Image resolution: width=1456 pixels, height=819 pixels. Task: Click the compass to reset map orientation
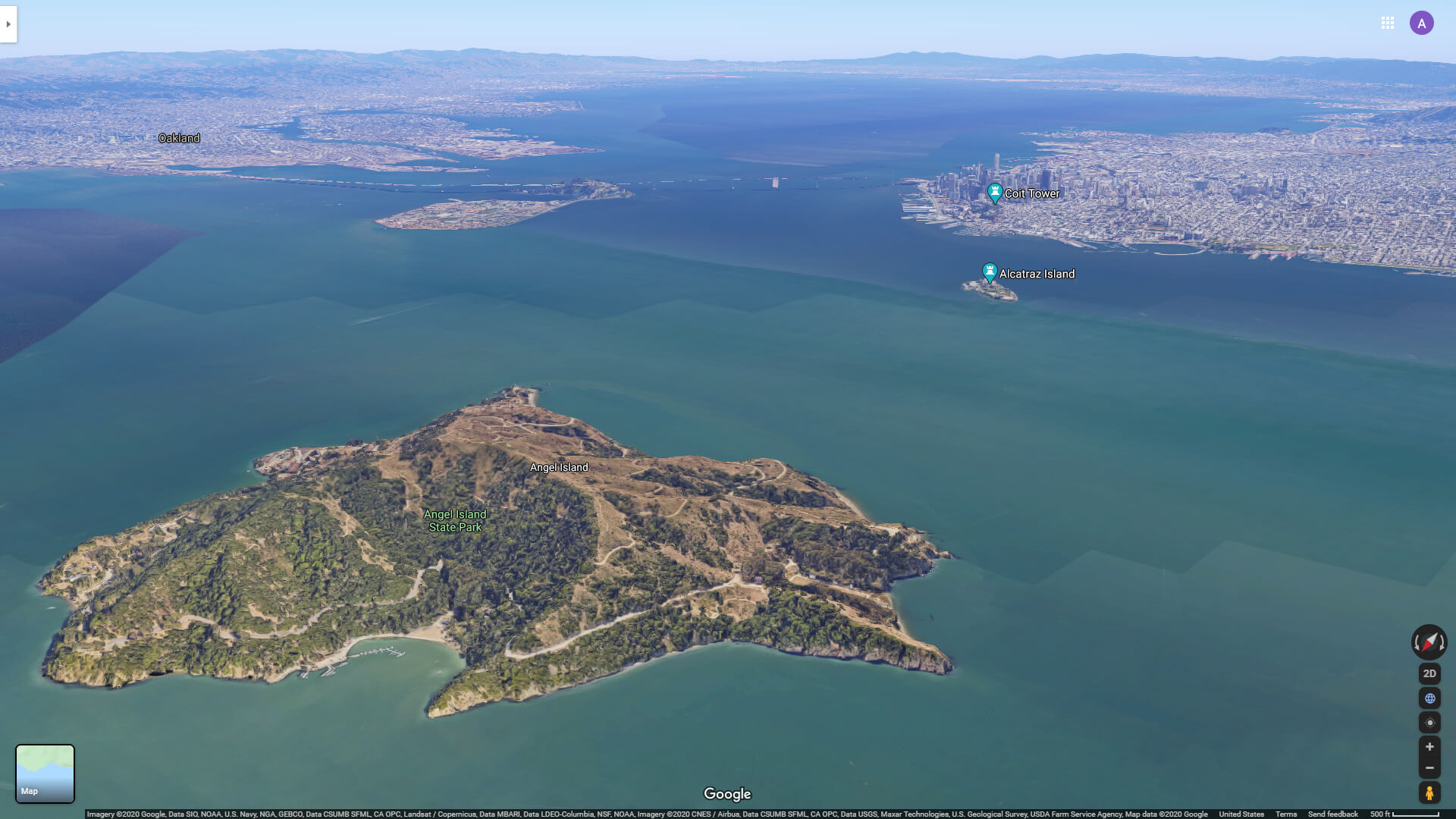(1429, 642)
